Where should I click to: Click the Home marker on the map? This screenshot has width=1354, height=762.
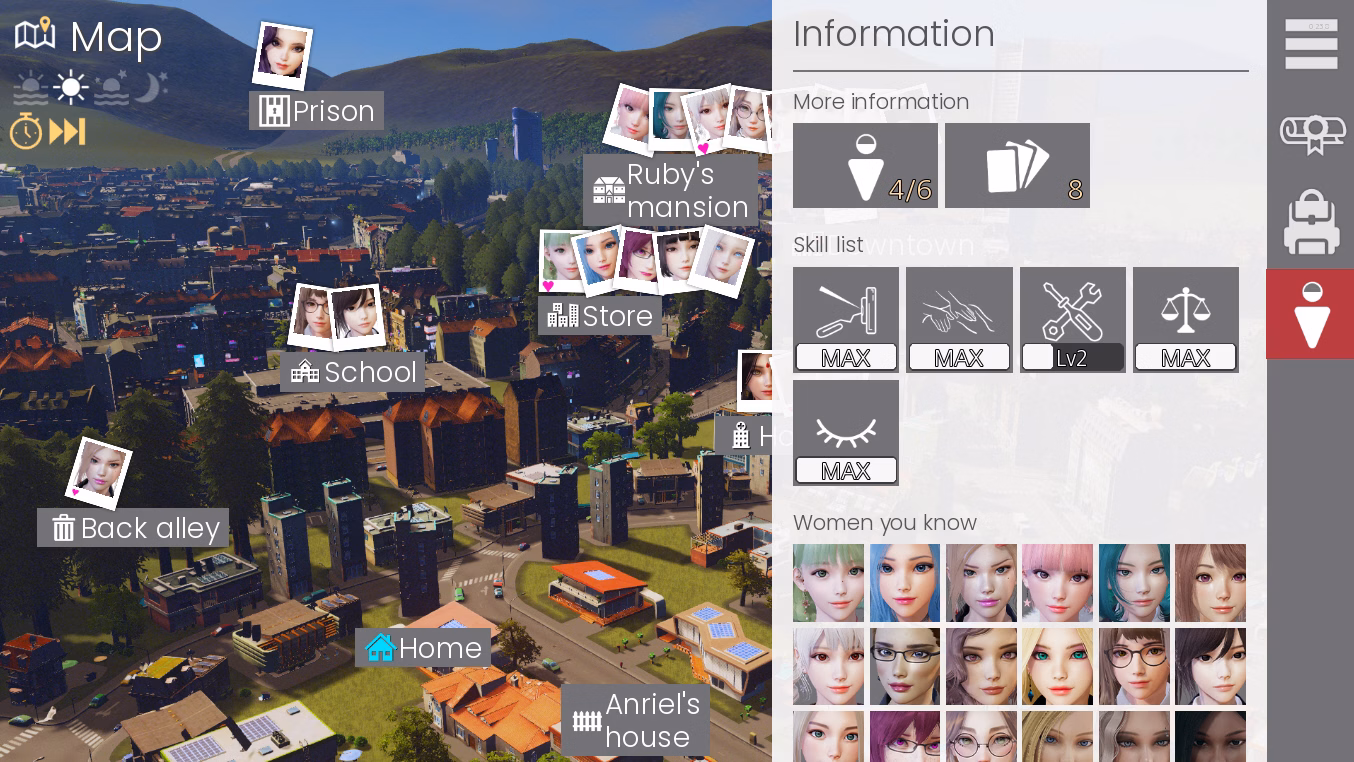(422, 647)
